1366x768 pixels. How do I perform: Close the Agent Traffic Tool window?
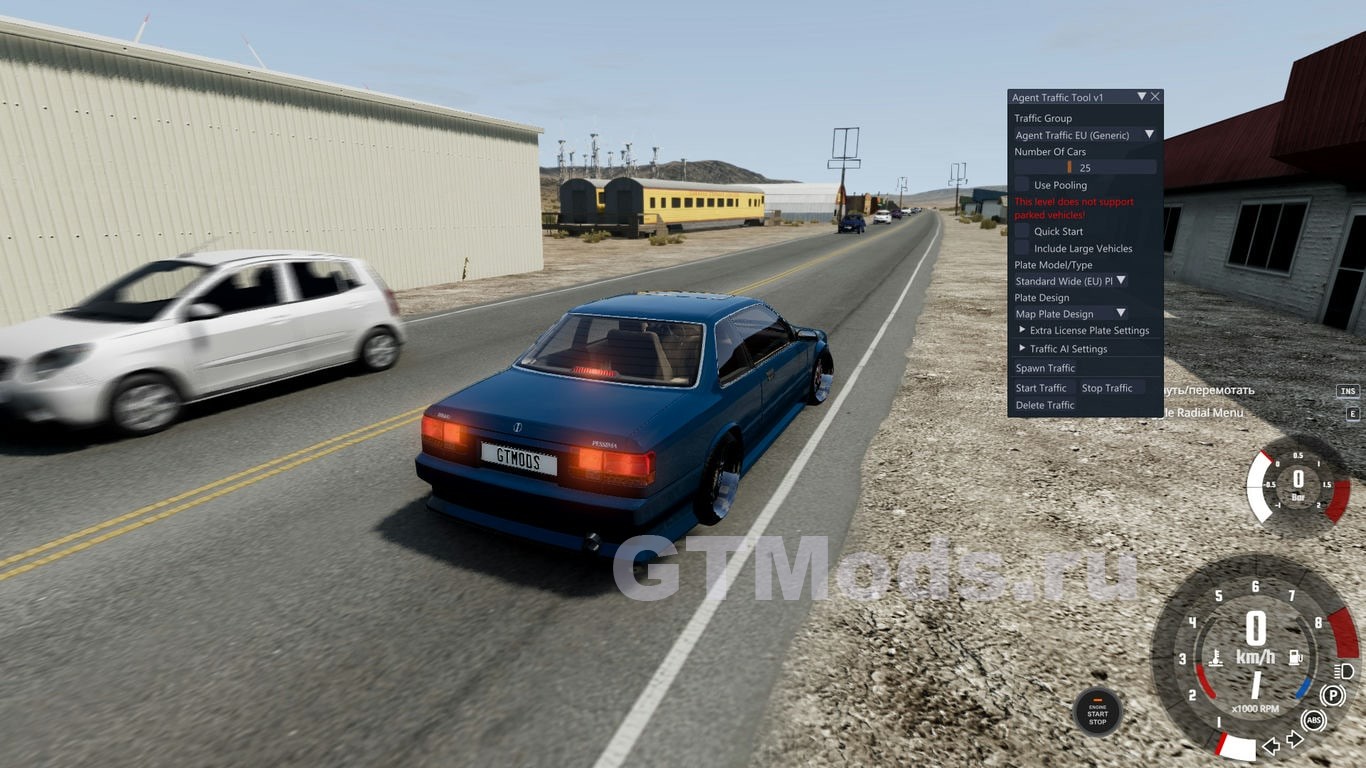[1155, 97]
